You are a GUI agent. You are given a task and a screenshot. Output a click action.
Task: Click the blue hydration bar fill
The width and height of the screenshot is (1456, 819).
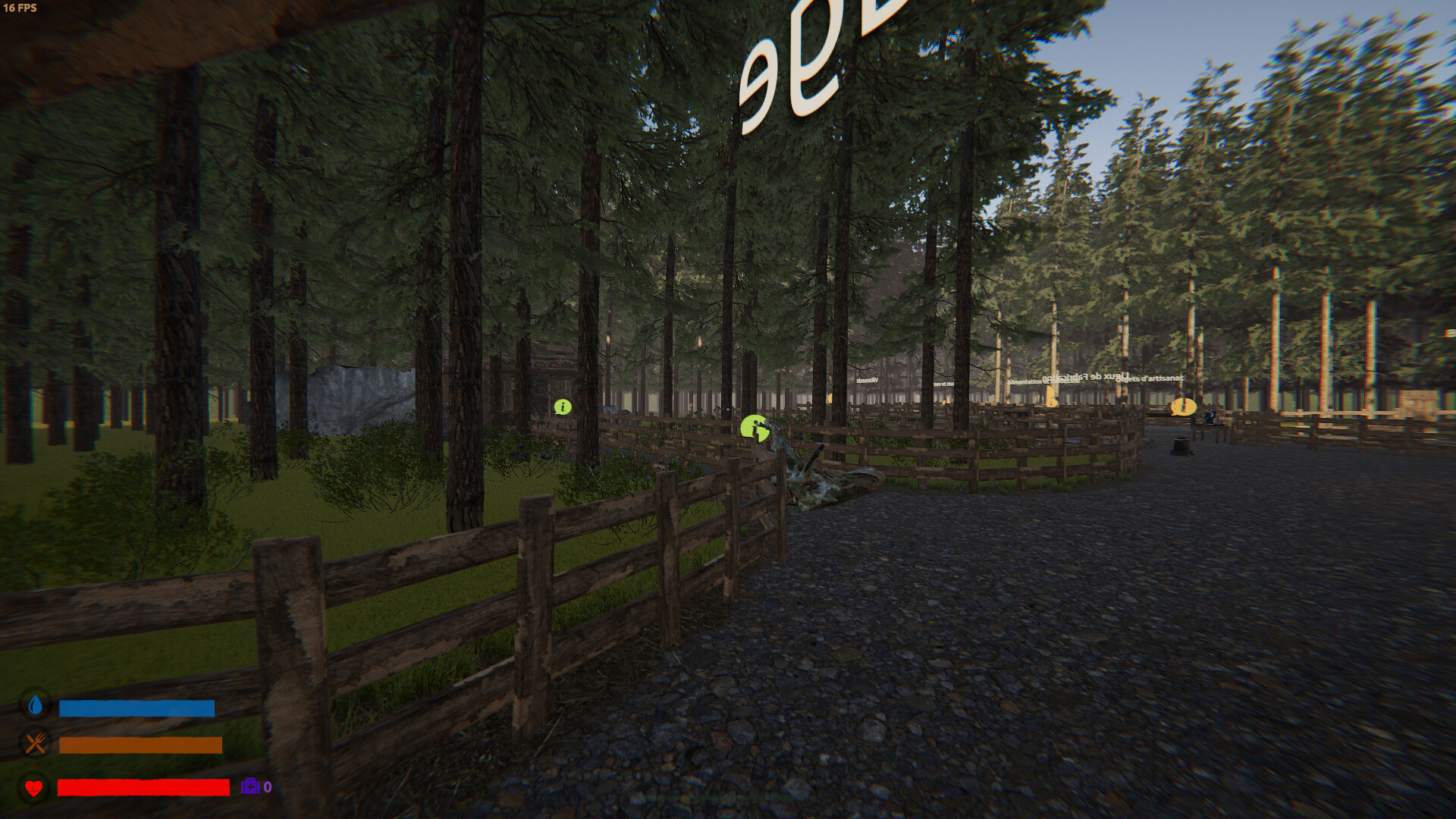136,708
